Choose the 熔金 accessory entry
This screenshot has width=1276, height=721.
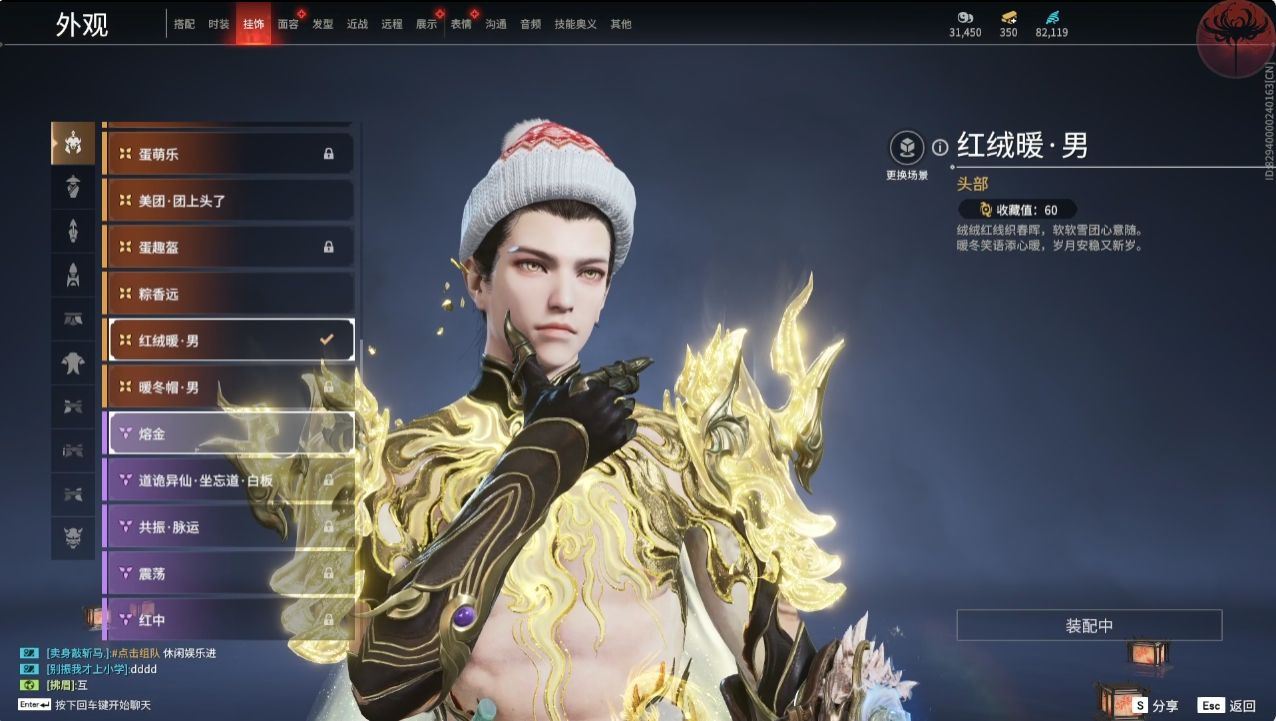[x=229, y=434]
